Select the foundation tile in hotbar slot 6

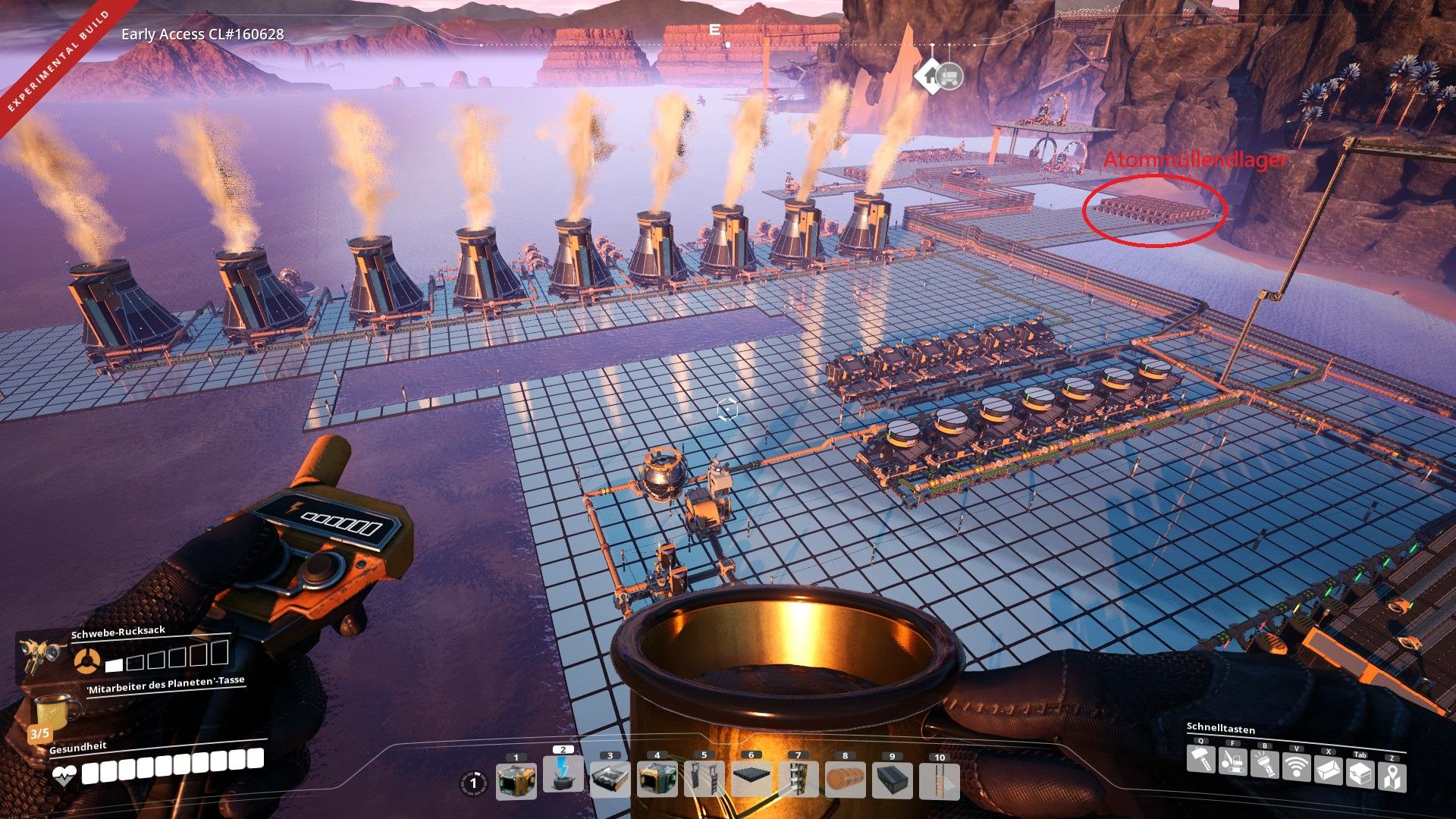pyautogui.click(x=751, y=780)
